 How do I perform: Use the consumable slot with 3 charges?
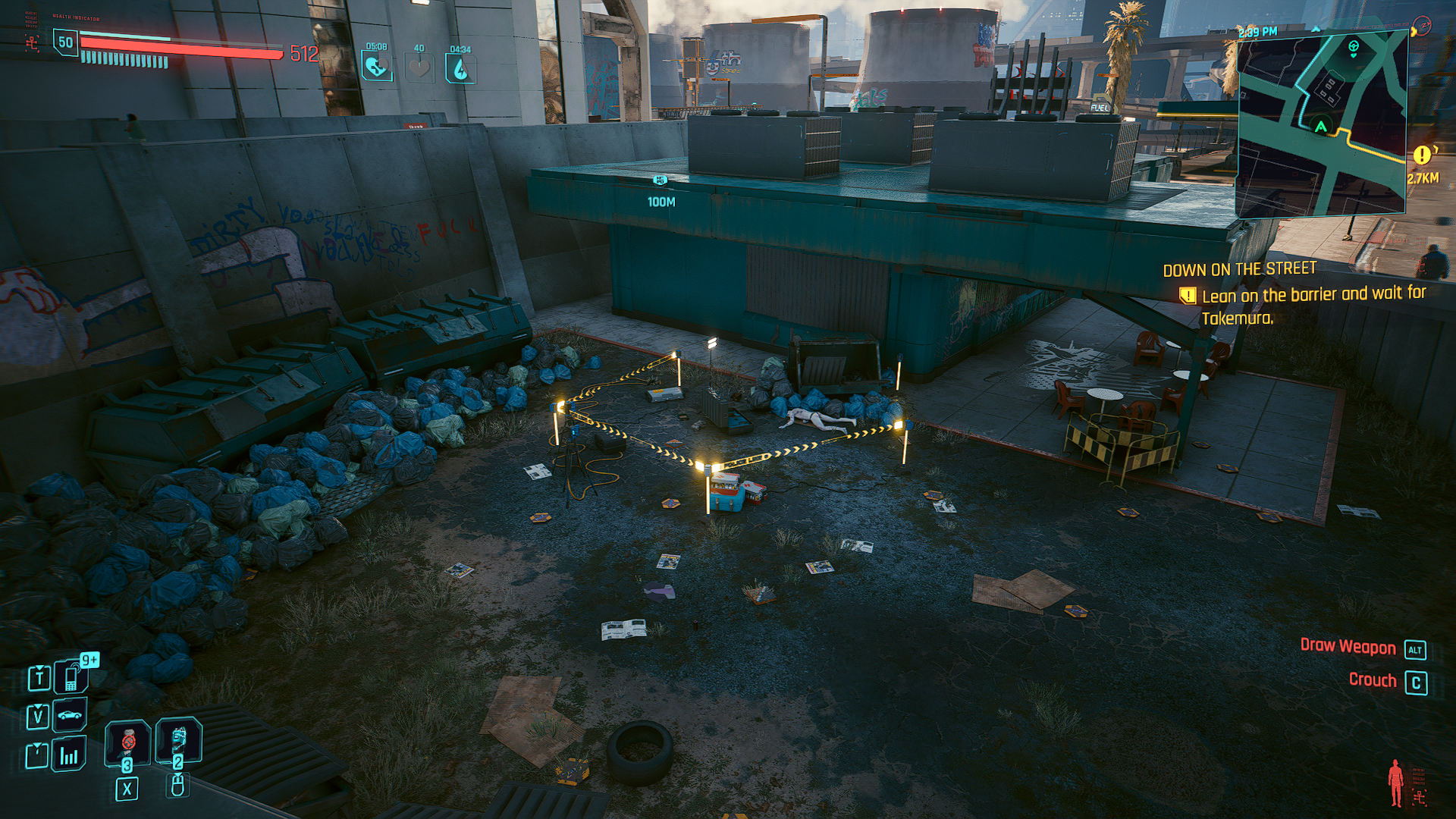point(127,742)
